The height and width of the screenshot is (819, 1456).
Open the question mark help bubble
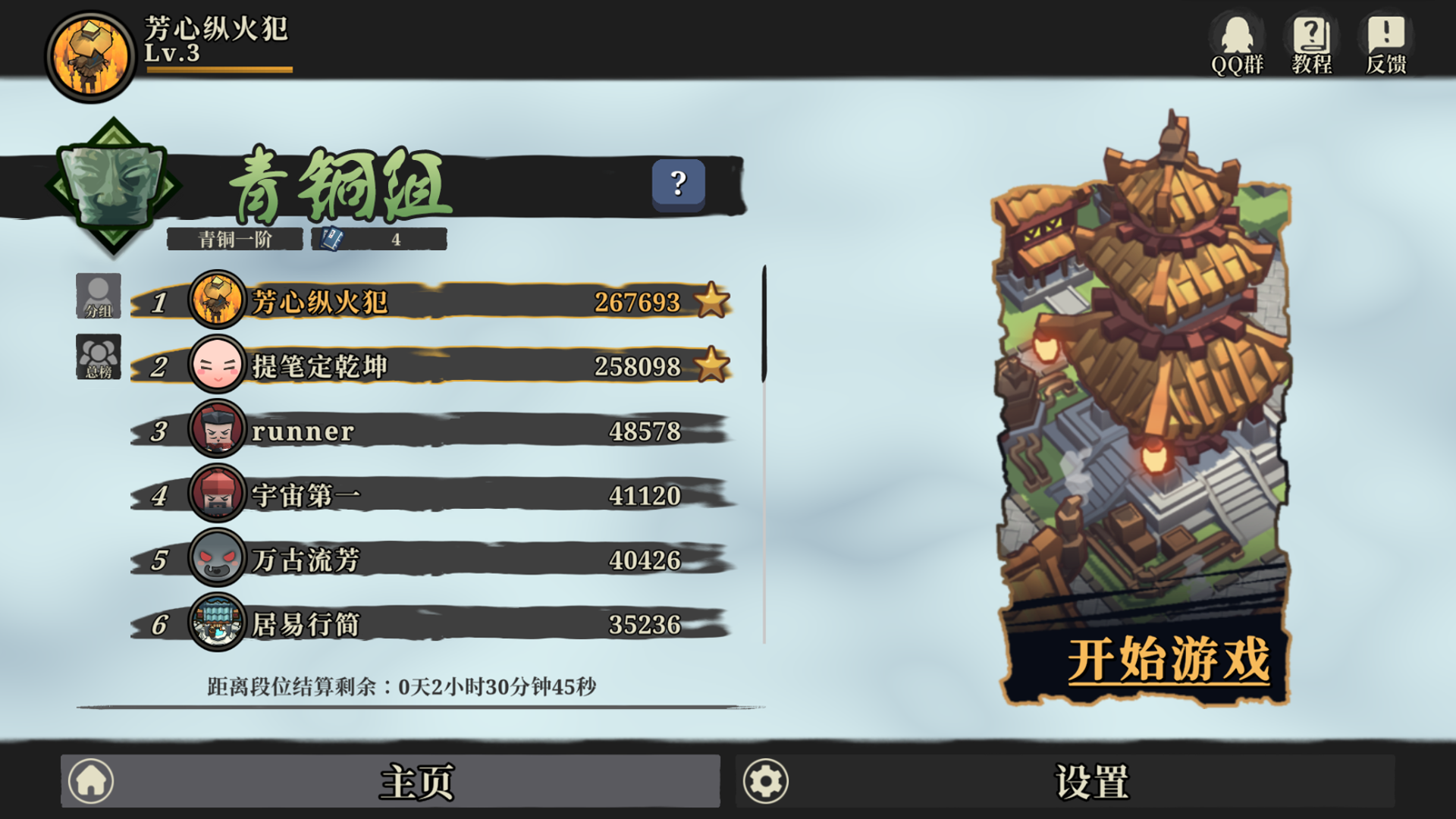(677, 184)
